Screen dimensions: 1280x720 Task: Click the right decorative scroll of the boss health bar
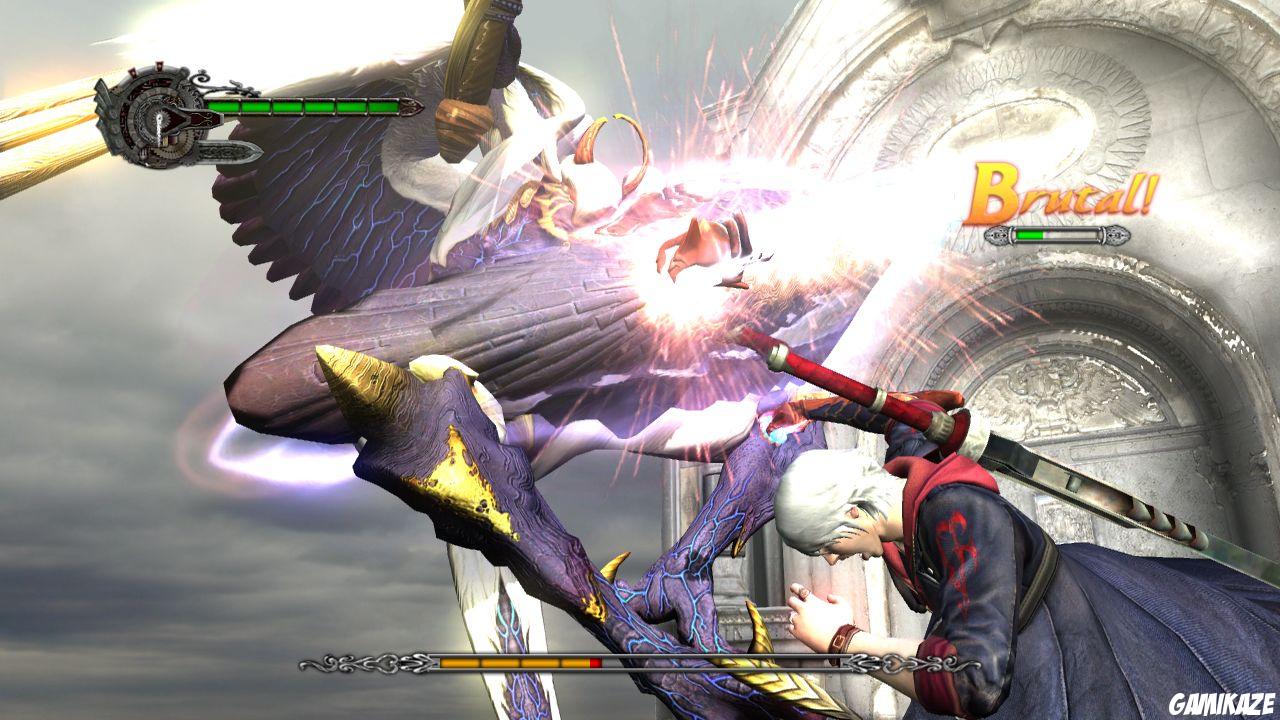[913, 664]
